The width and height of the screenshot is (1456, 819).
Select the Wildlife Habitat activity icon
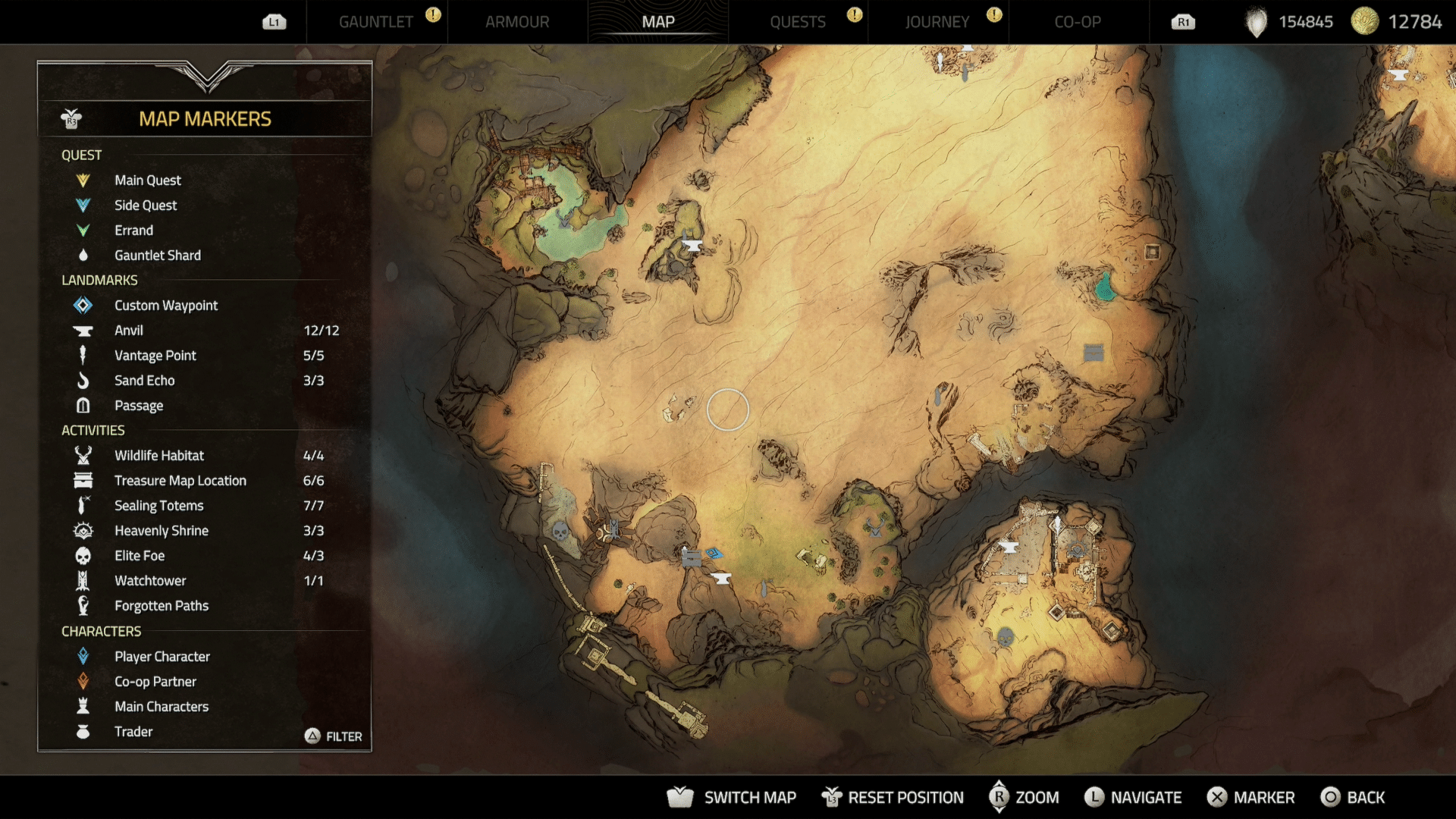(83, 455)
